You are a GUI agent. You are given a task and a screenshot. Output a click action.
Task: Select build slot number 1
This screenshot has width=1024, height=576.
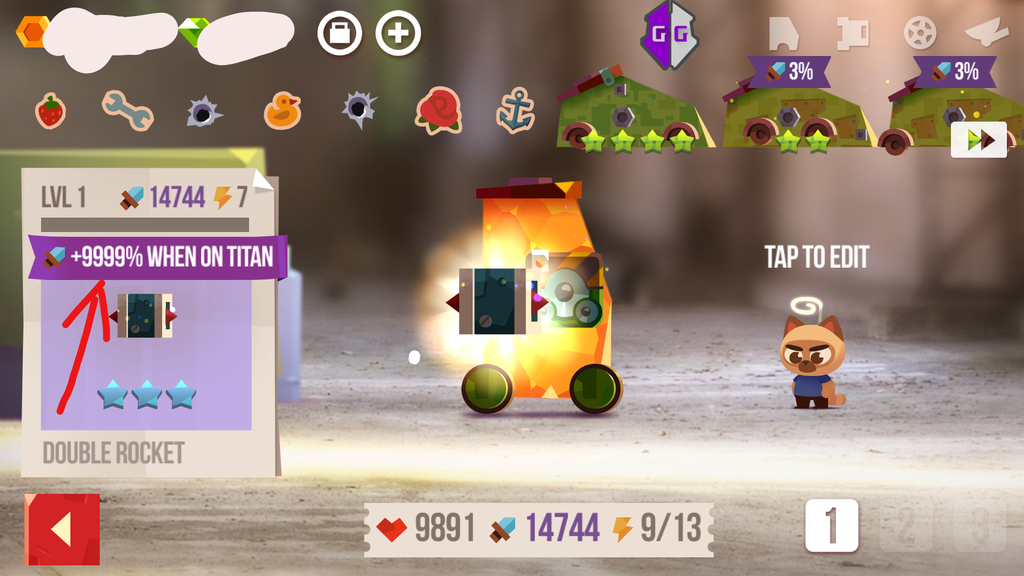pos(831,525)
